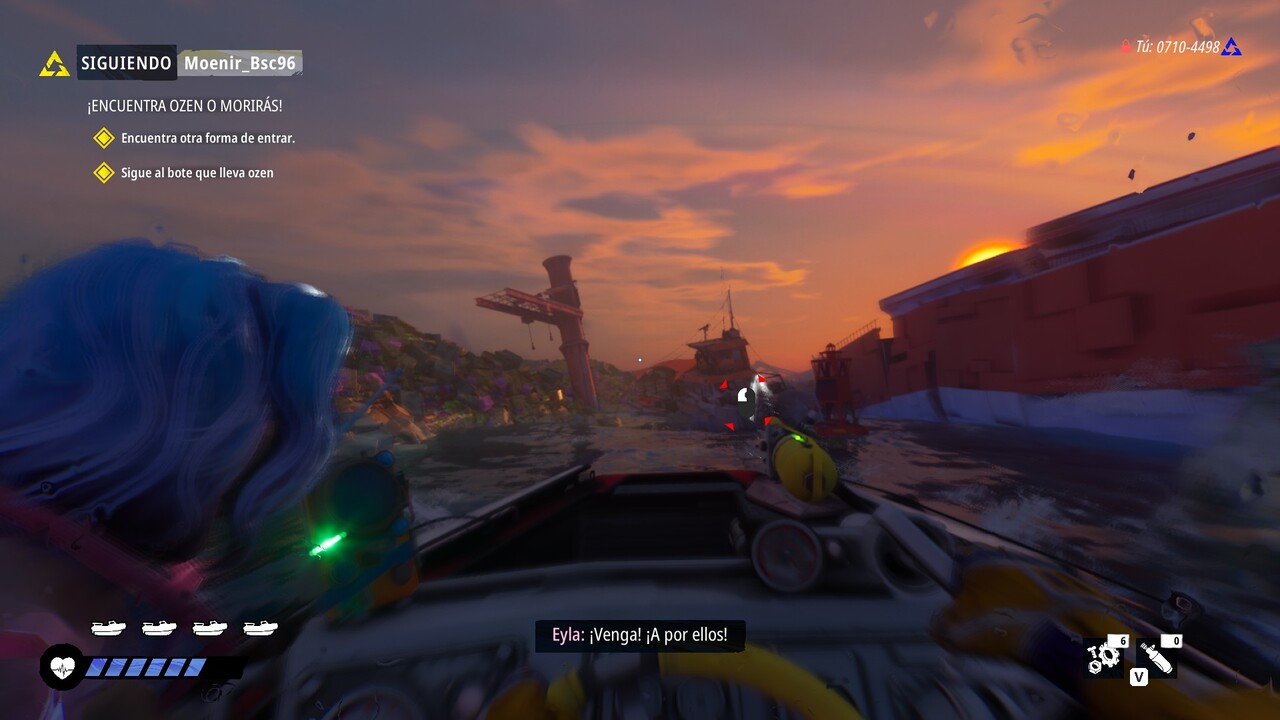1280x720 pixels.
Task: Select the objective 'Encuentra otra forma de entrar'
Action: [x=207, y=138]
